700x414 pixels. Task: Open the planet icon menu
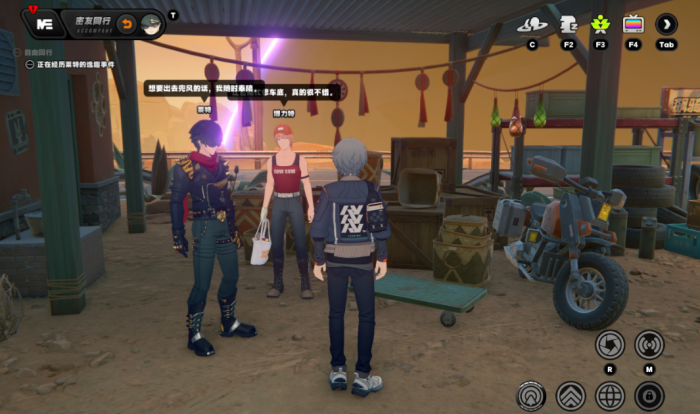(532, 24)
